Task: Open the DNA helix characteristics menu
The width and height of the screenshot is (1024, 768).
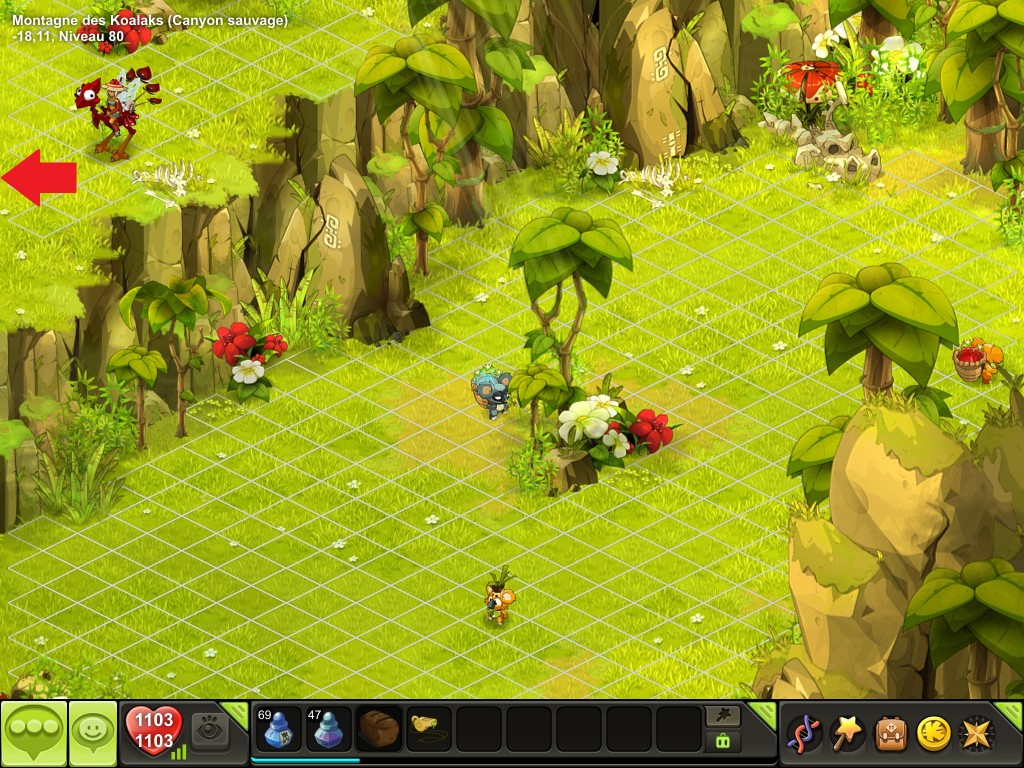Action: pos(804,733)
